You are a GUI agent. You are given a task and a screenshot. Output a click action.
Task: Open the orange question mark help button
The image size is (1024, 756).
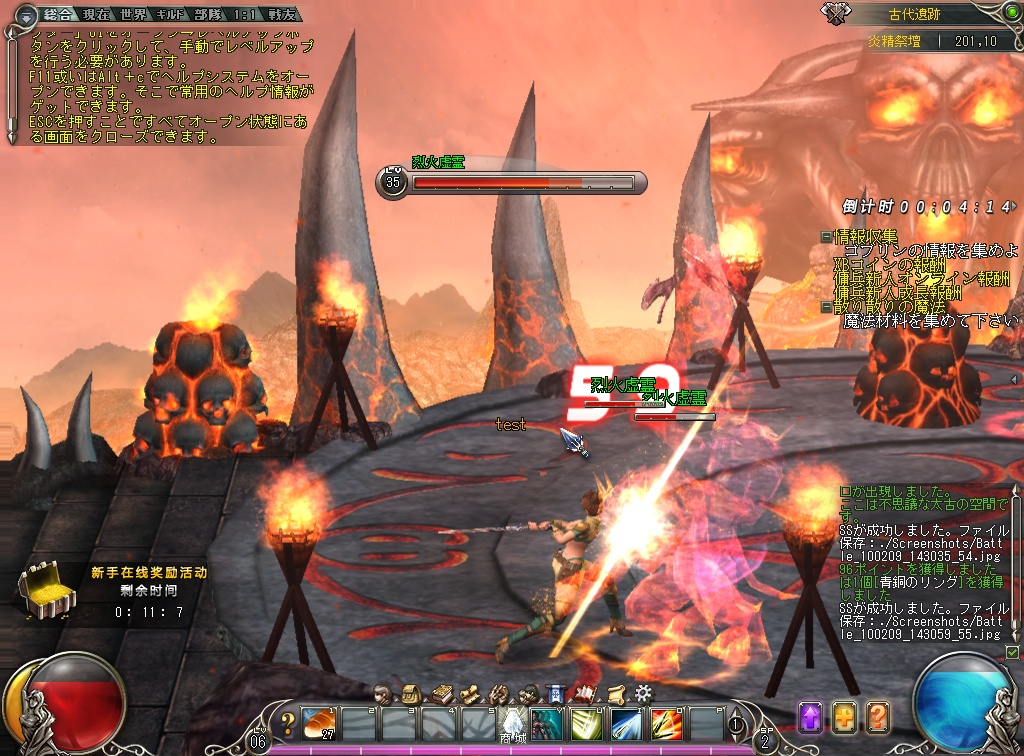878,717
